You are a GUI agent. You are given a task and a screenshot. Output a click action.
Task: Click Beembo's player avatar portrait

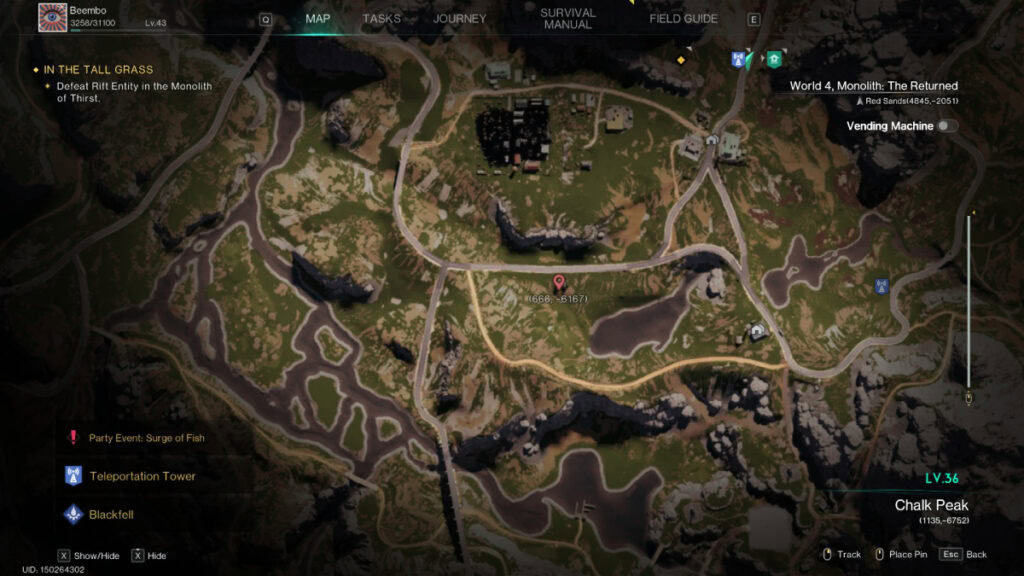[x=52, y=17]
